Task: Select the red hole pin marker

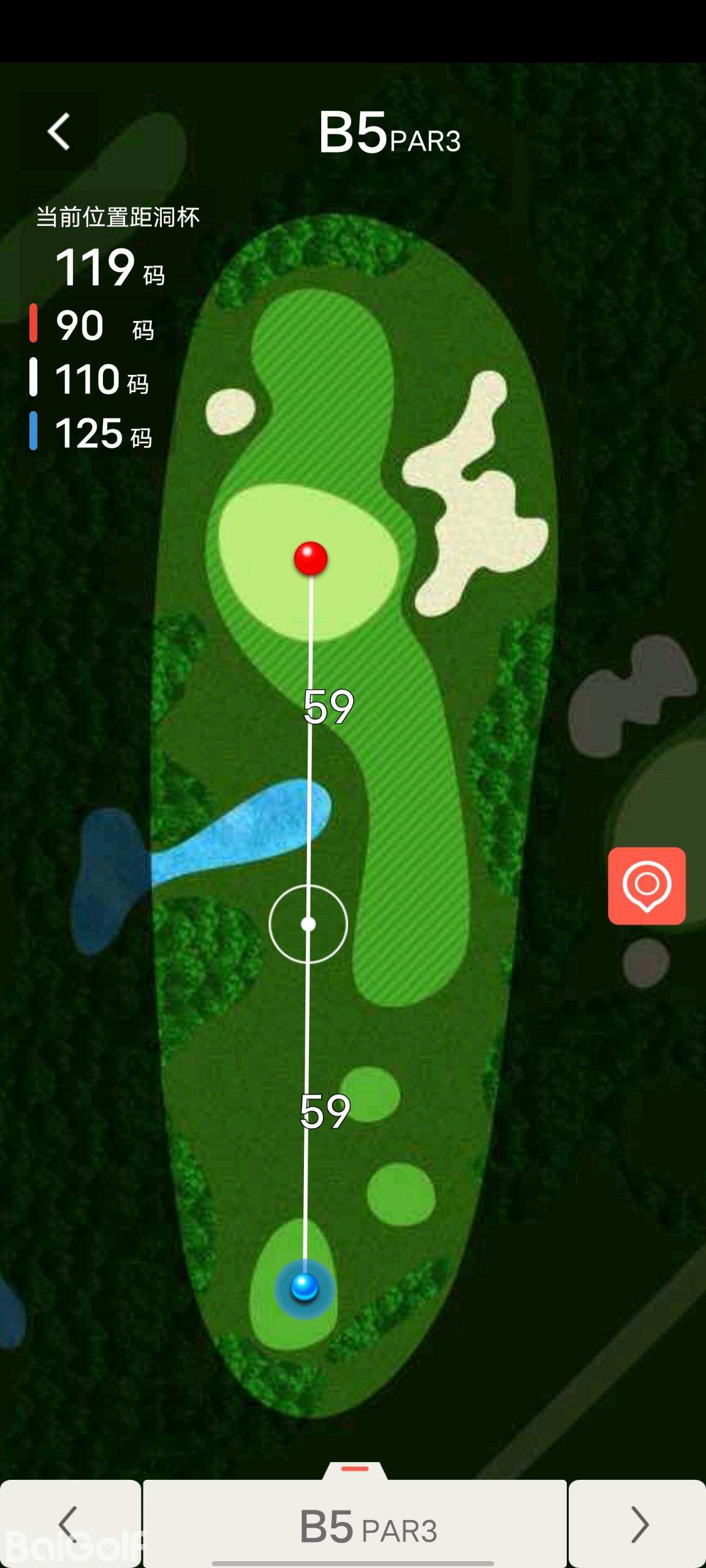Action: [x=311, y=558]
